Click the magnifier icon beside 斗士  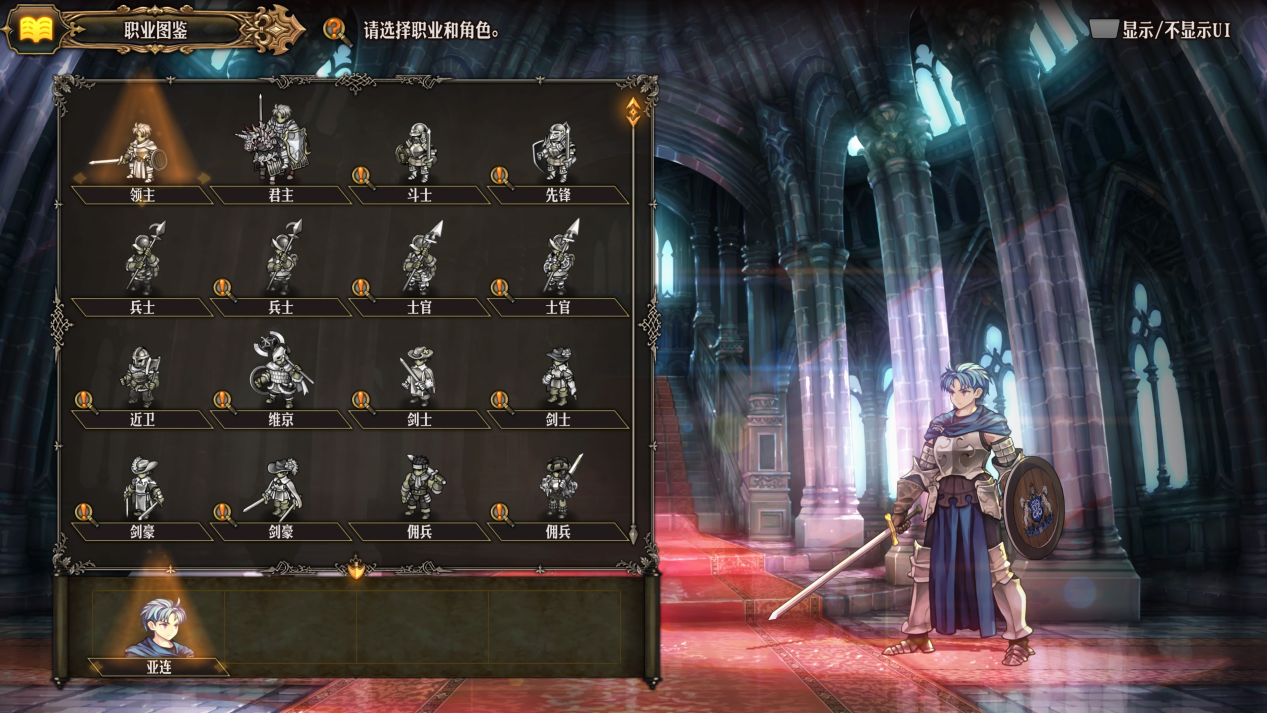point(362,177)
